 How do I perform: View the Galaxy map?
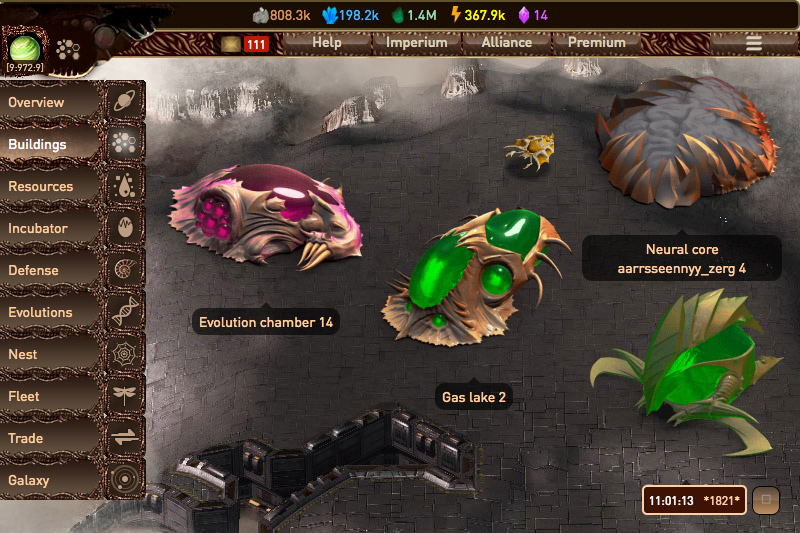pos(52,480)
